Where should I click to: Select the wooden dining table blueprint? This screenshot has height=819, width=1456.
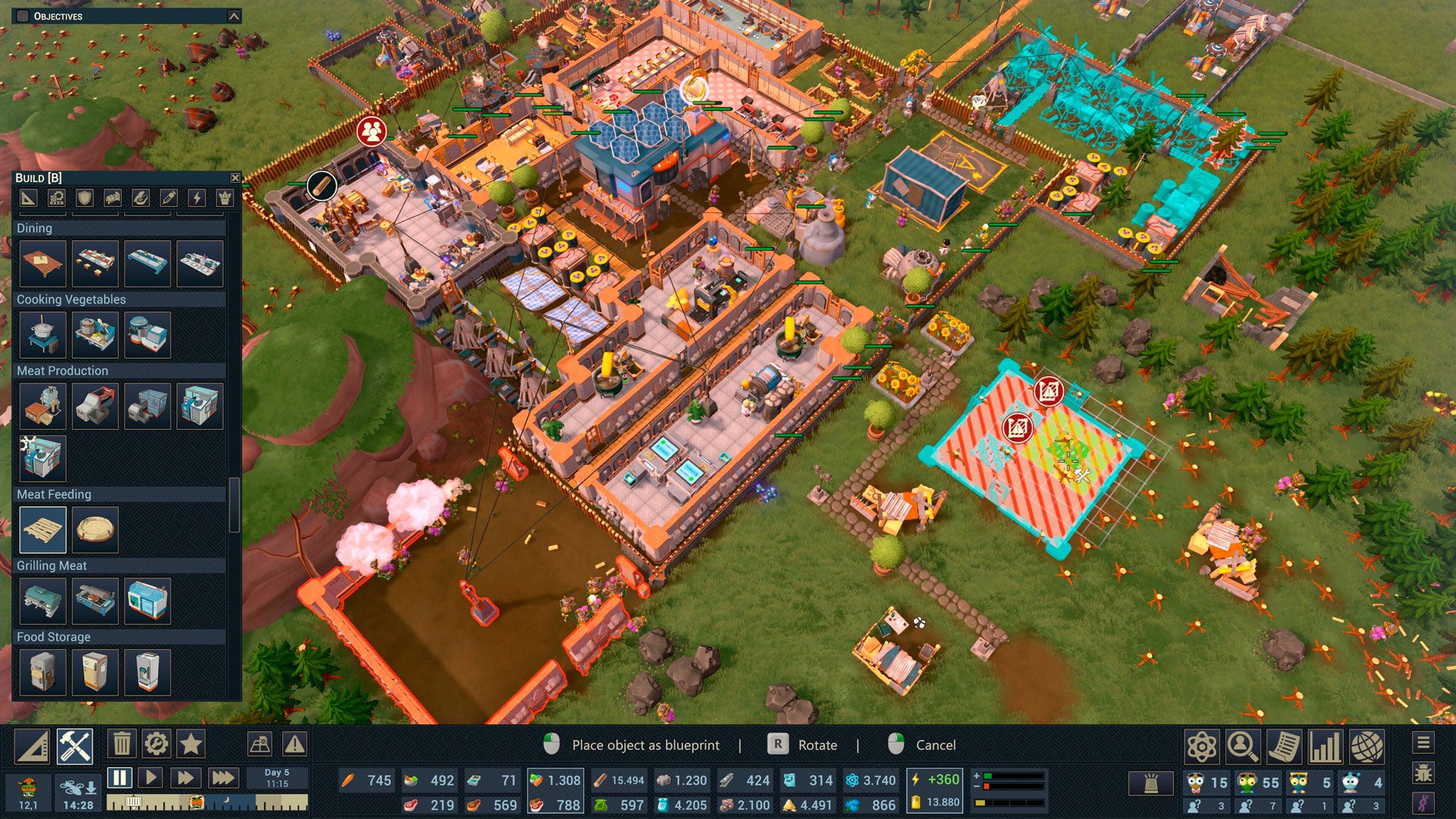tap(43, 263)
